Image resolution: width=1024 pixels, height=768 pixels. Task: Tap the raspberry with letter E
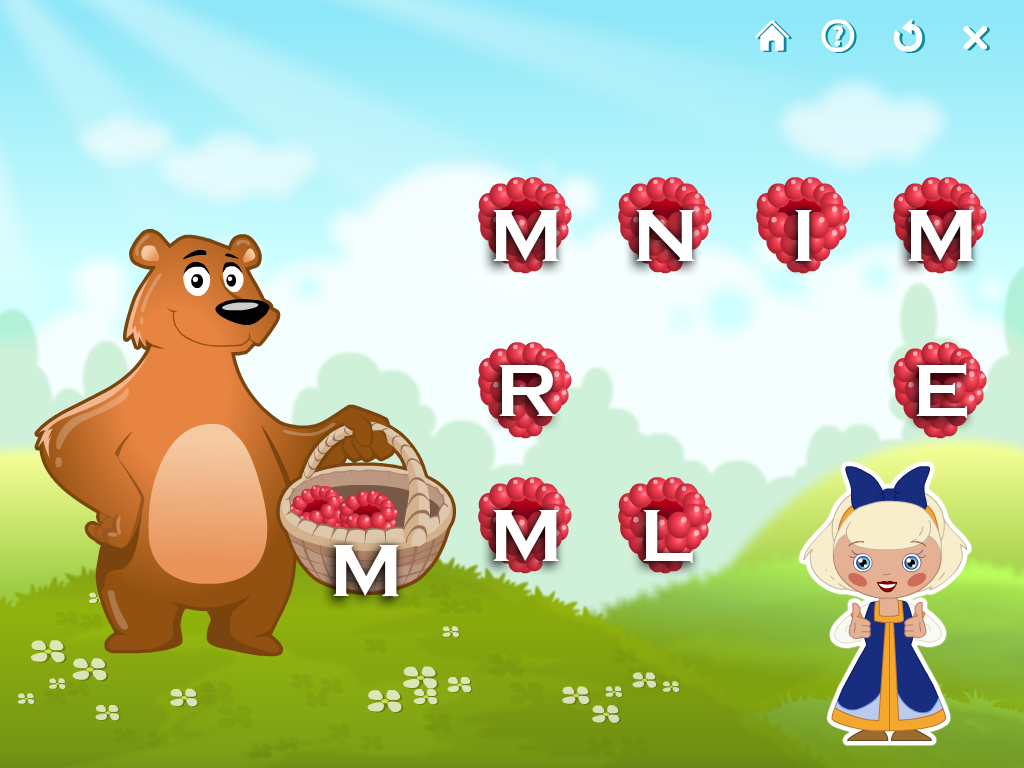[939, 390]
